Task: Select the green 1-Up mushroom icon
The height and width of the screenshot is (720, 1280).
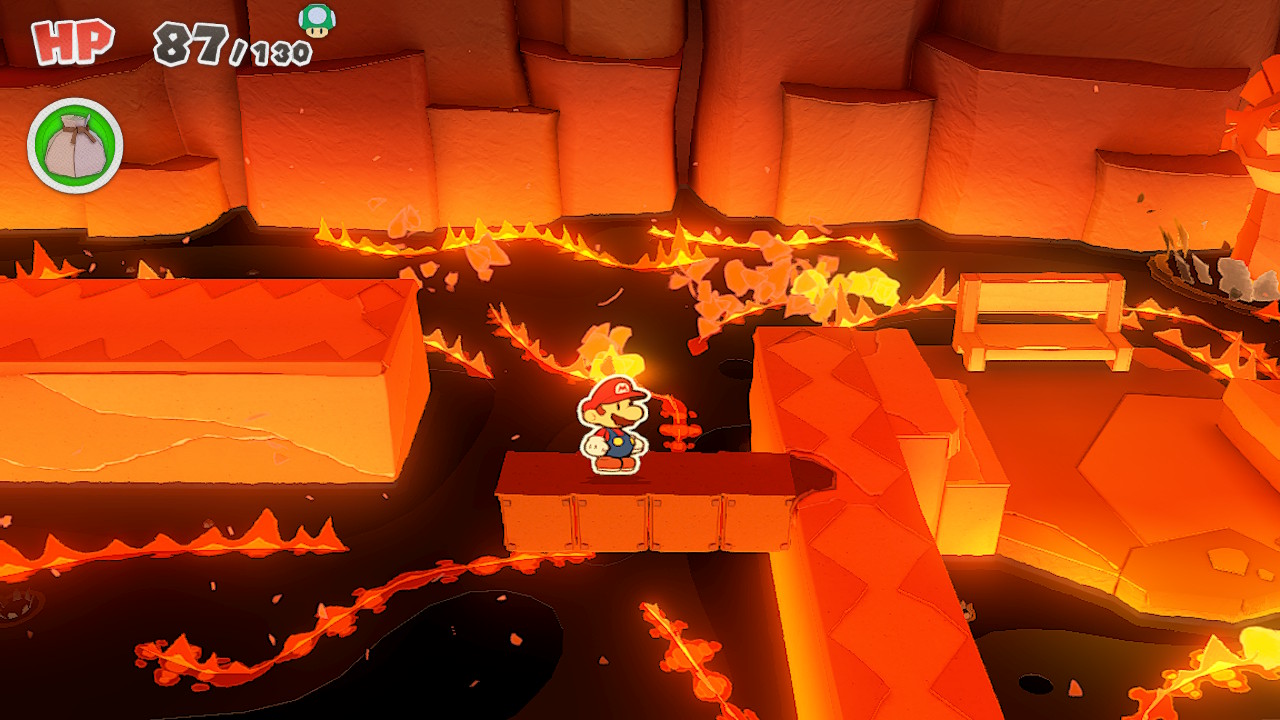Action: tap(317, 20)
